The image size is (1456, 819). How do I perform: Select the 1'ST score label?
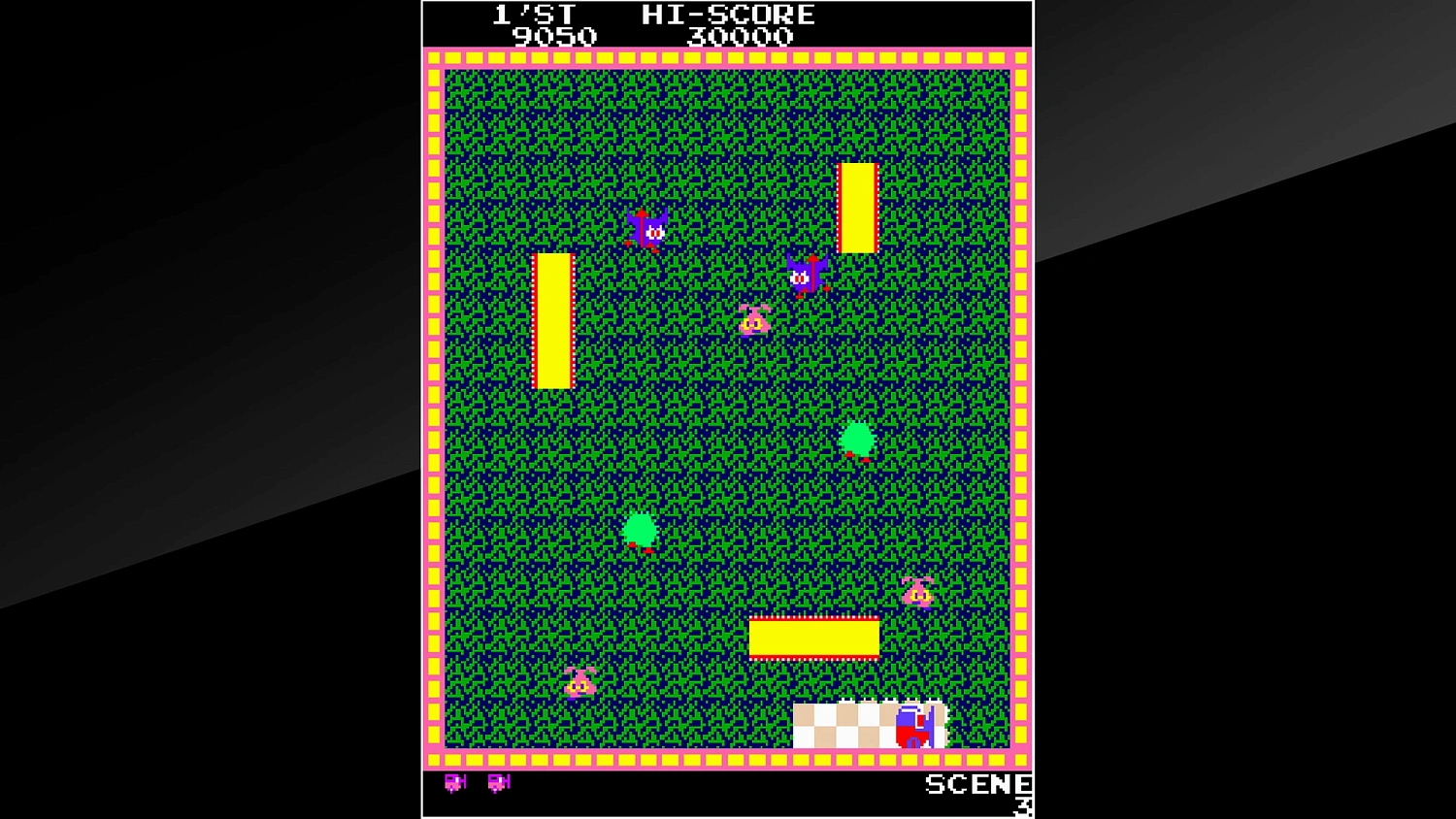pos(535,15)
